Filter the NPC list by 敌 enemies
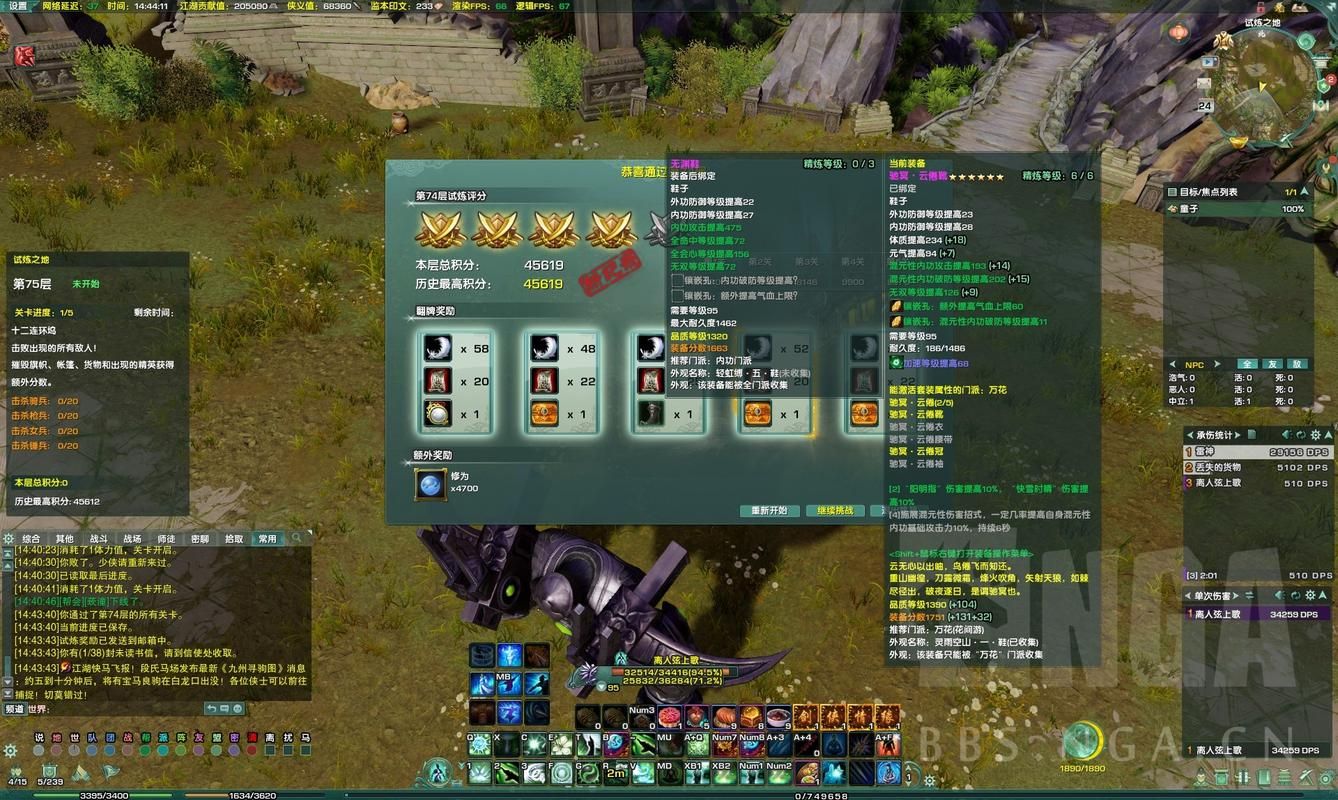Image resolution: width=1338 pixels, height=800 pixels. coord(1296,364)
